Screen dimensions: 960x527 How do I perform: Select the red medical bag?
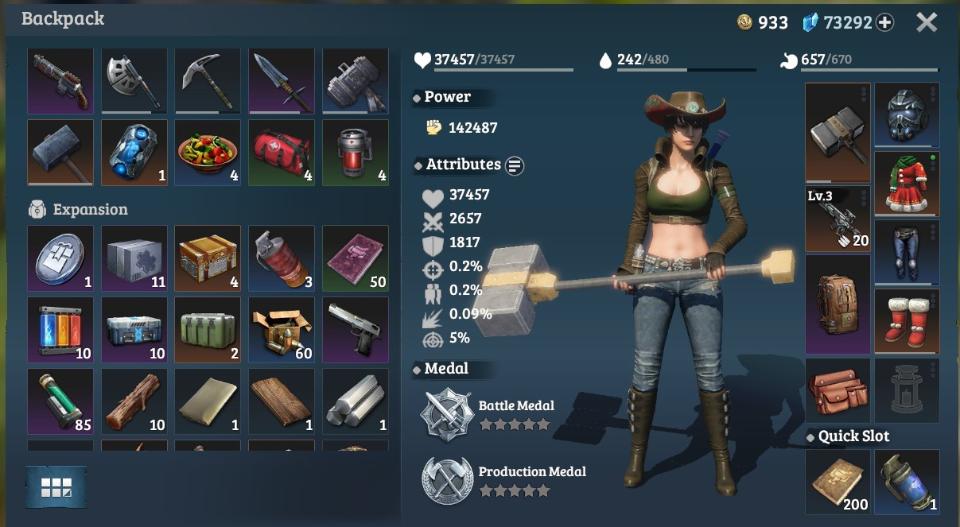pos(281,153)
